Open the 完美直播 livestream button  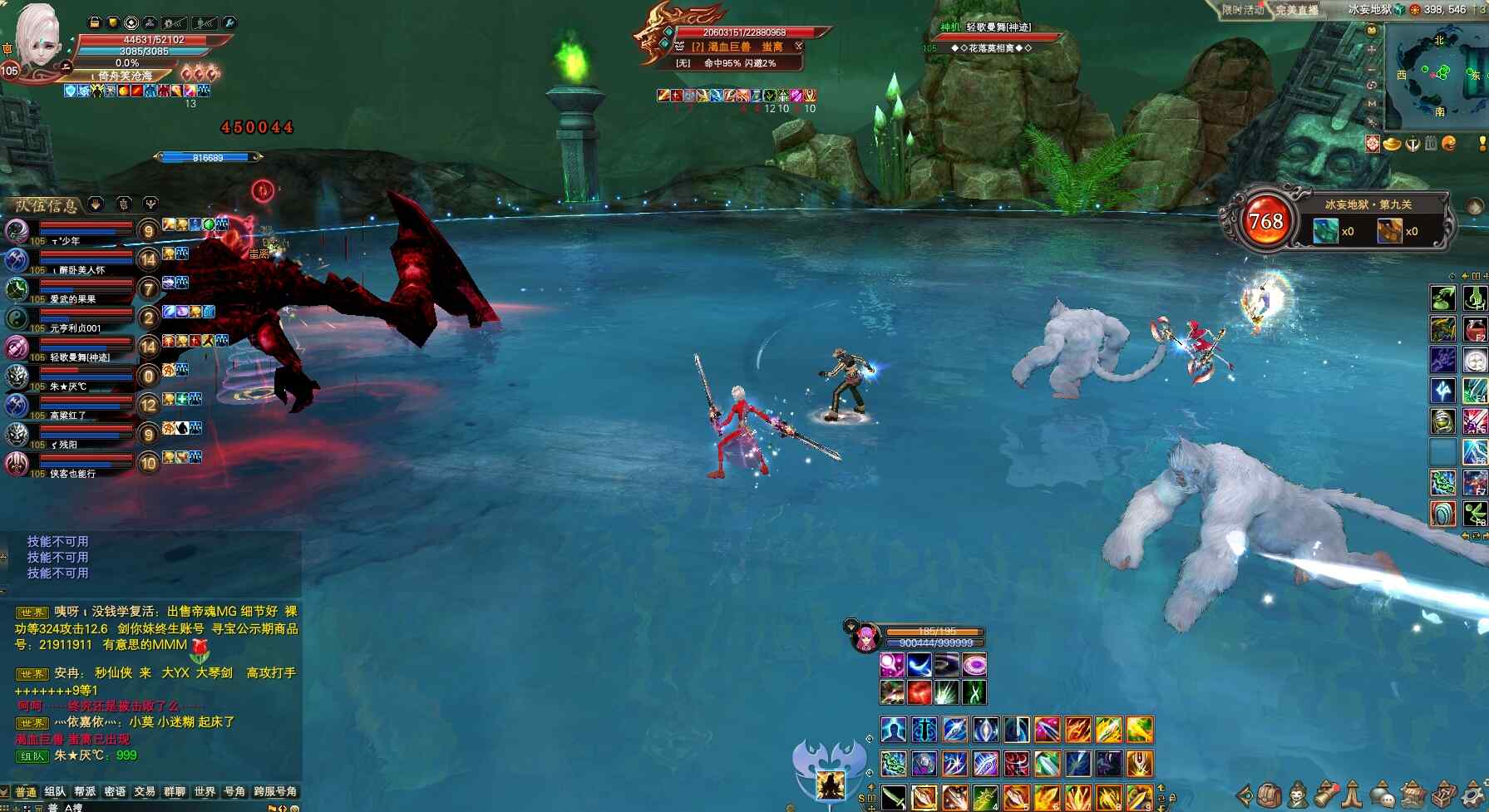[x=1297, y=10]
